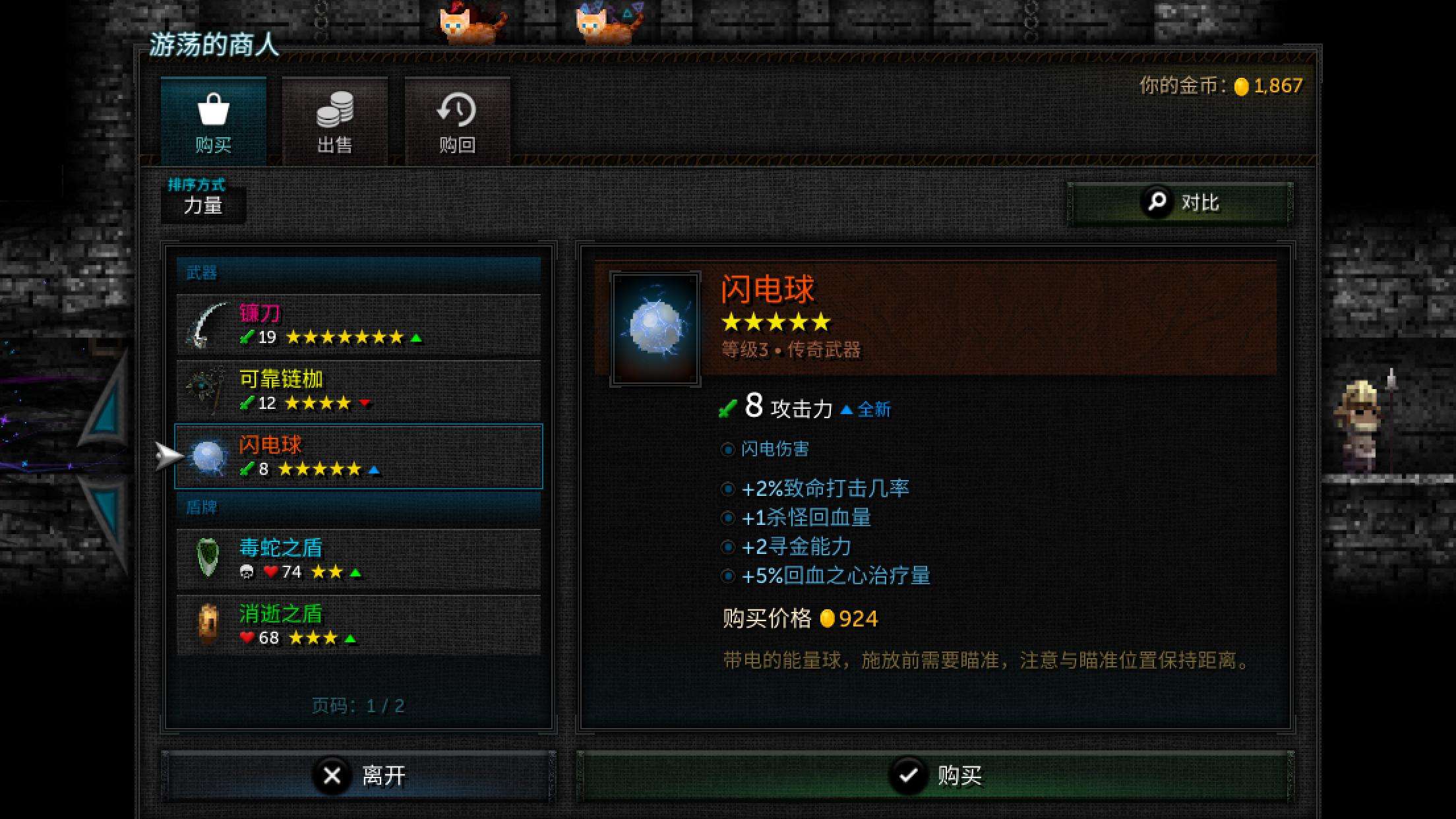Click the red downgrade arrow on 可靠链枷

click(367, 404)
